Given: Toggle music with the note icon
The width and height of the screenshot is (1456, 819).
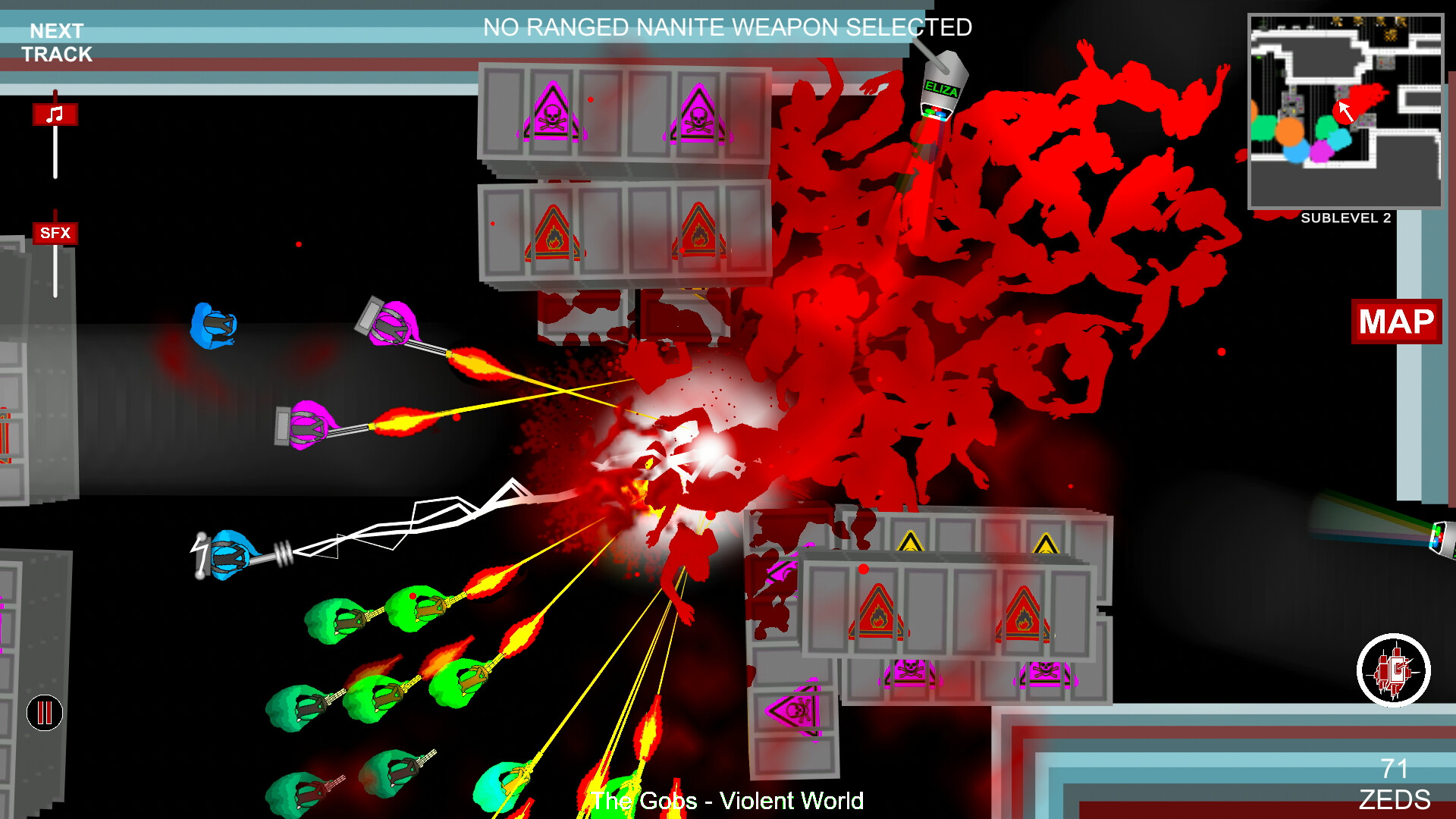Looking at the screenshot, I should (x=53, y=112).
